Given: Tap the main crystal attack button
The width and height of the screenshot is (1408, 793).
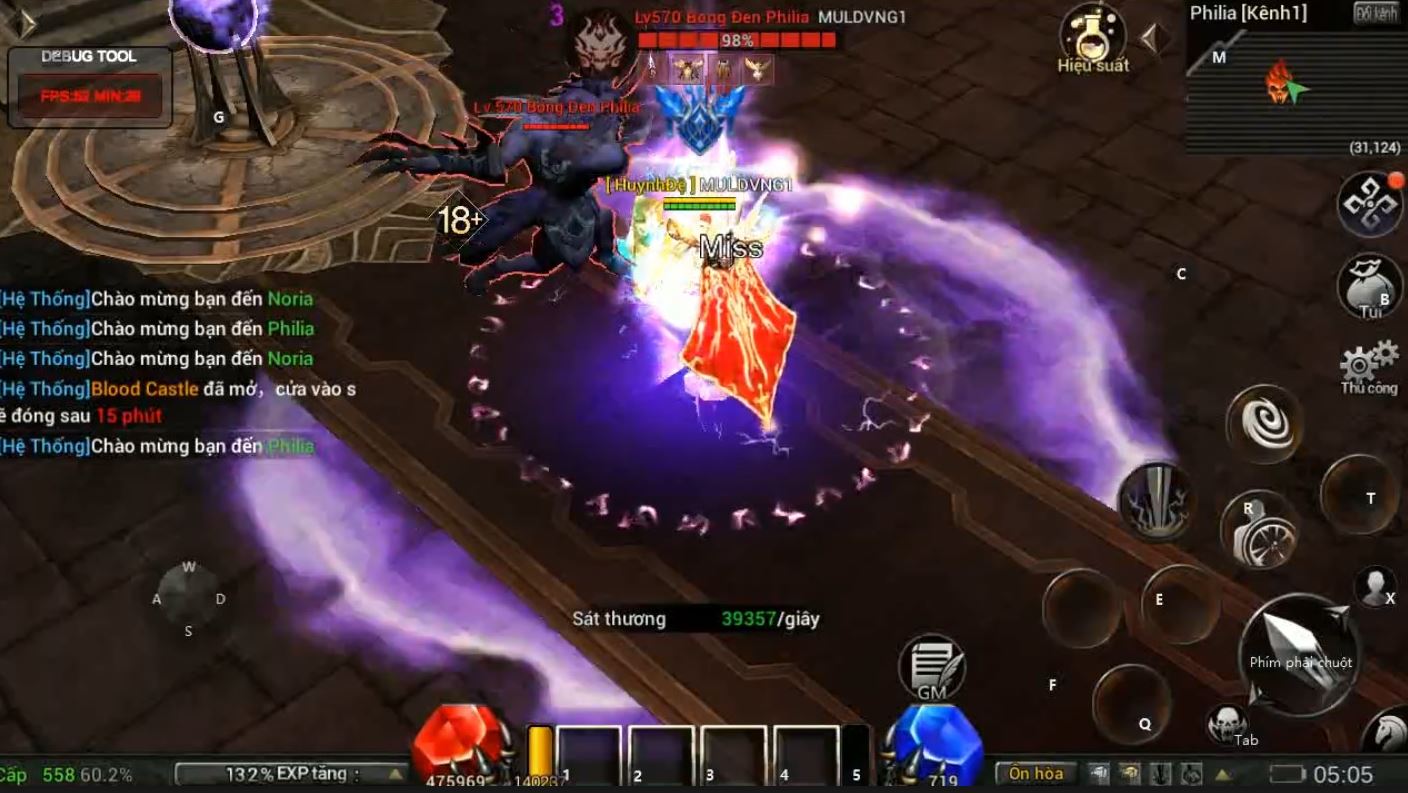Looking at the screenshot, I should coord(1298,652).
